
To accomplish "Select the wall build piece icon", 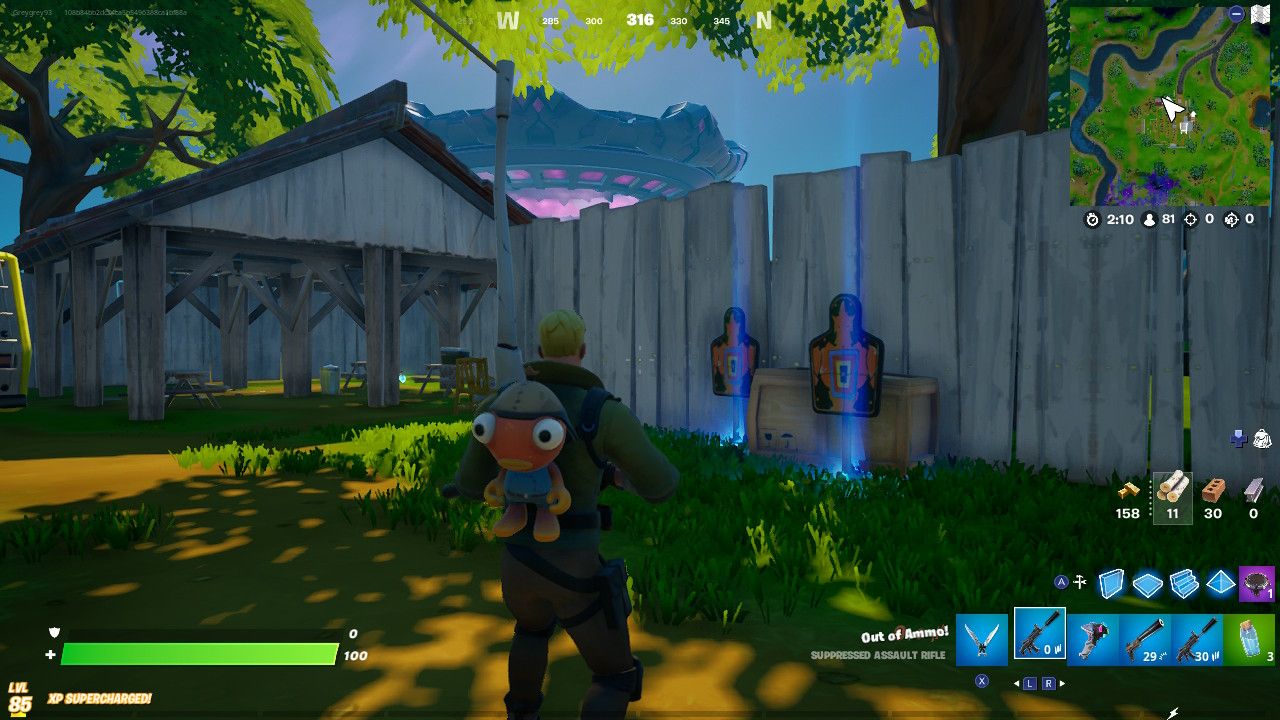I will [1111, 583].
